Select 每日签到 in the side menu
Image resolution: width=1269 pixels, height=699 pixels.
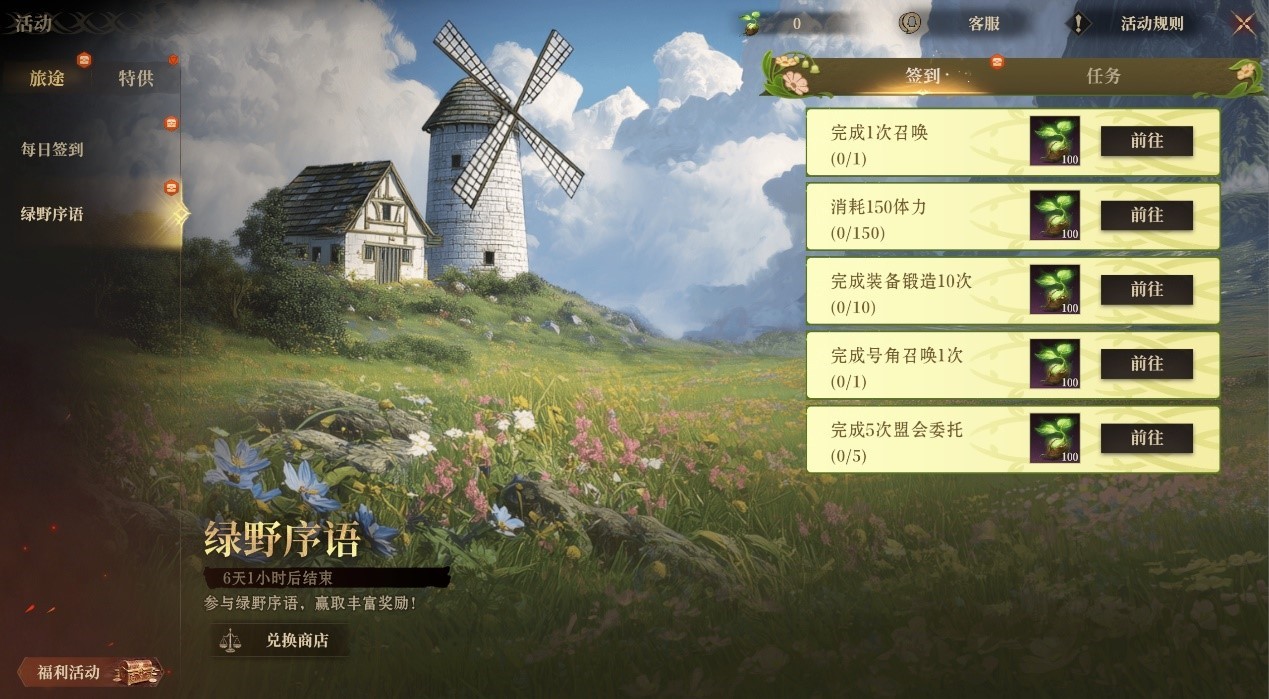[53, 150]
